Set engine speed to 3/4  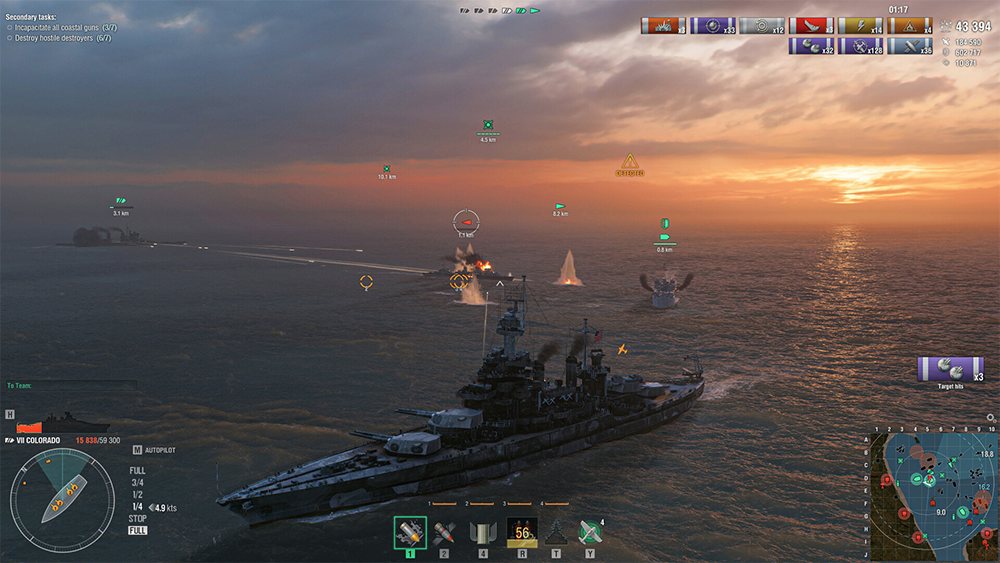coord(137,482)
